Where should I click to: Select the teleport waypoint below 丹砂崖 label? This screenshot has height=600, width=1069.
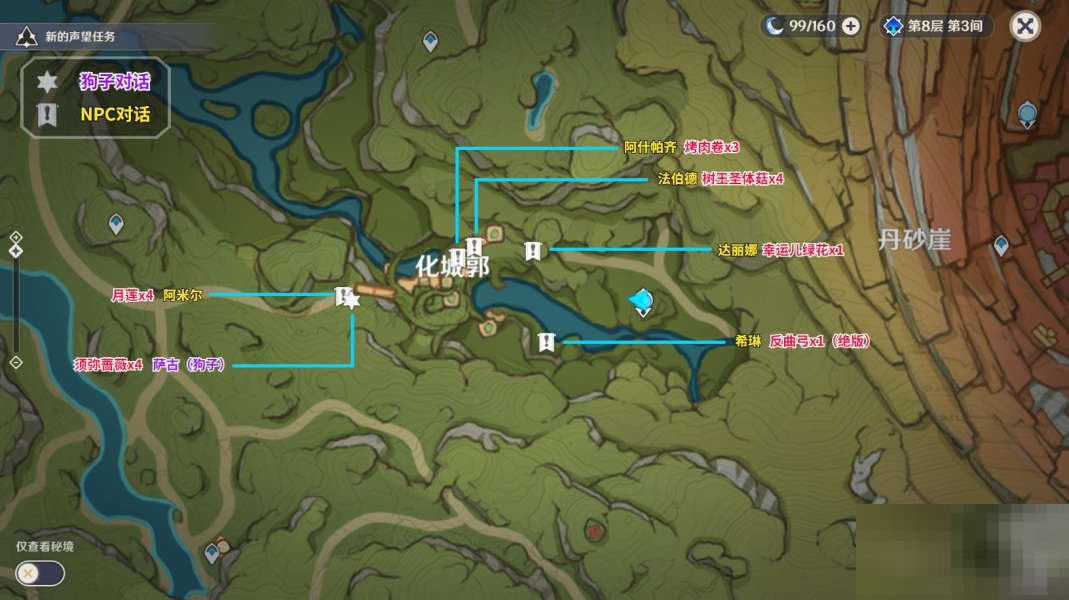pos(1000,245)
